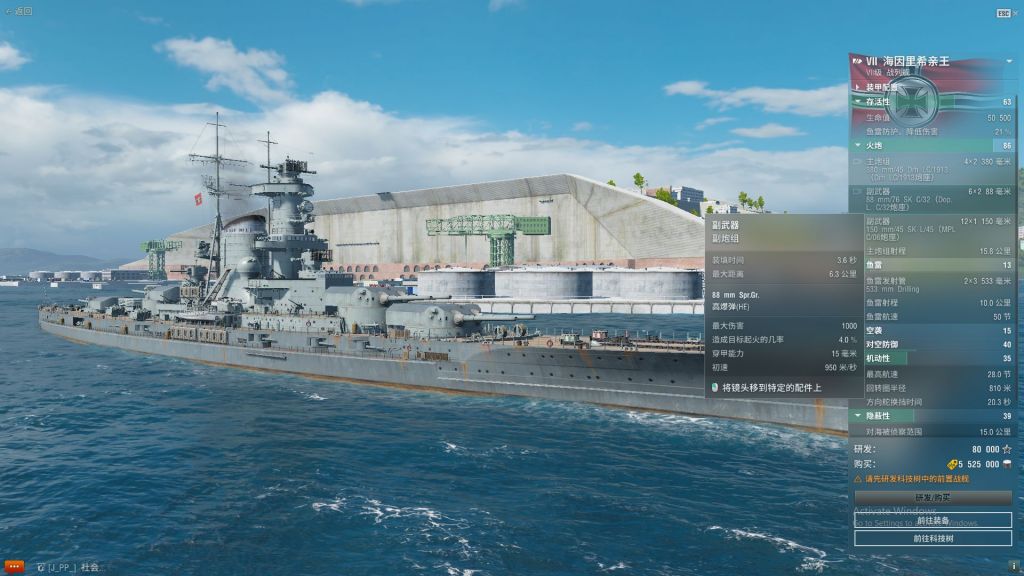Click the info icon in the corner
Screen dimensions: 1024x576
coord(1013,566)
